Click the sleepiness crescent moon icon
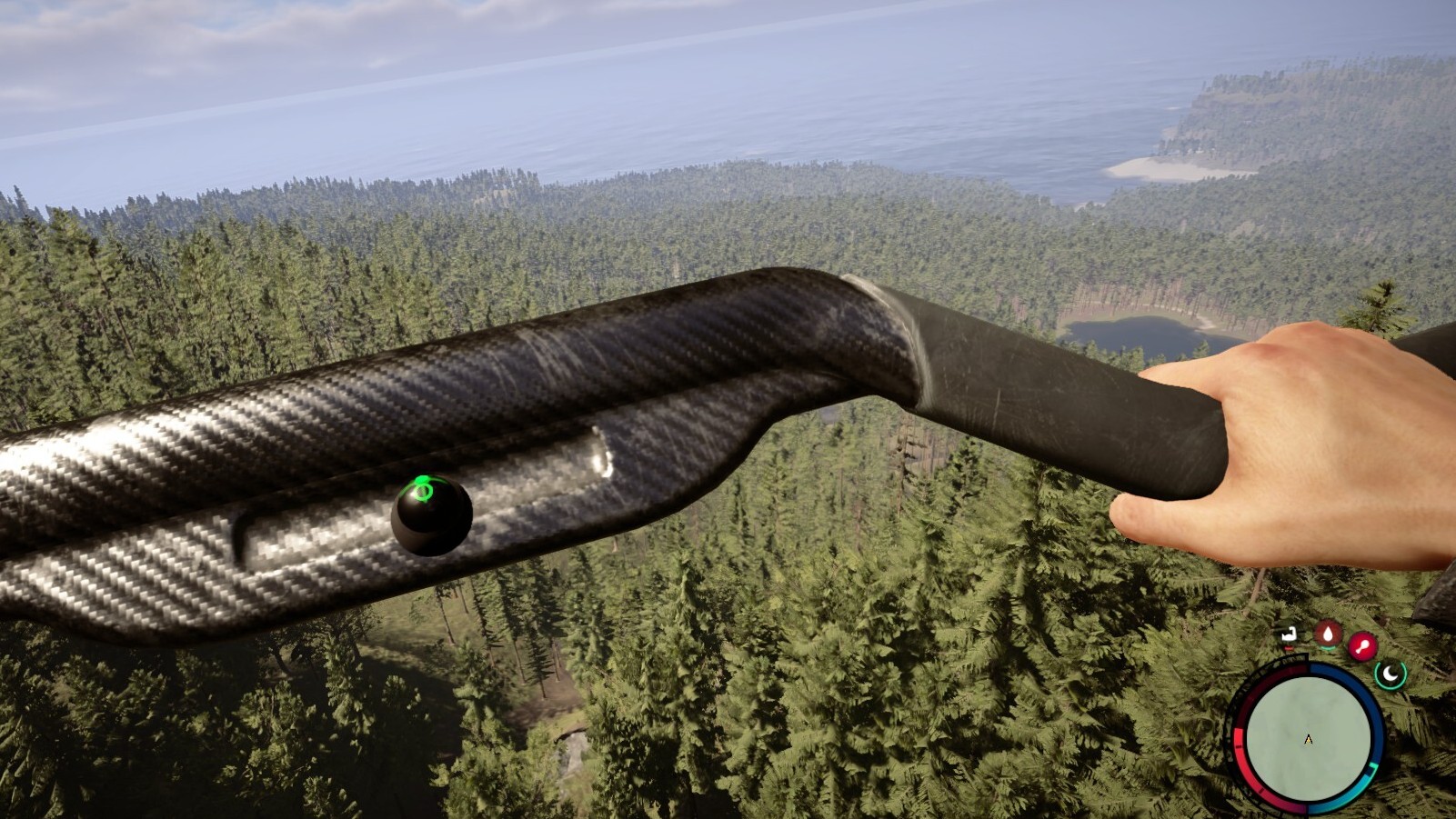1456x819 pixels. point(1391,674)
